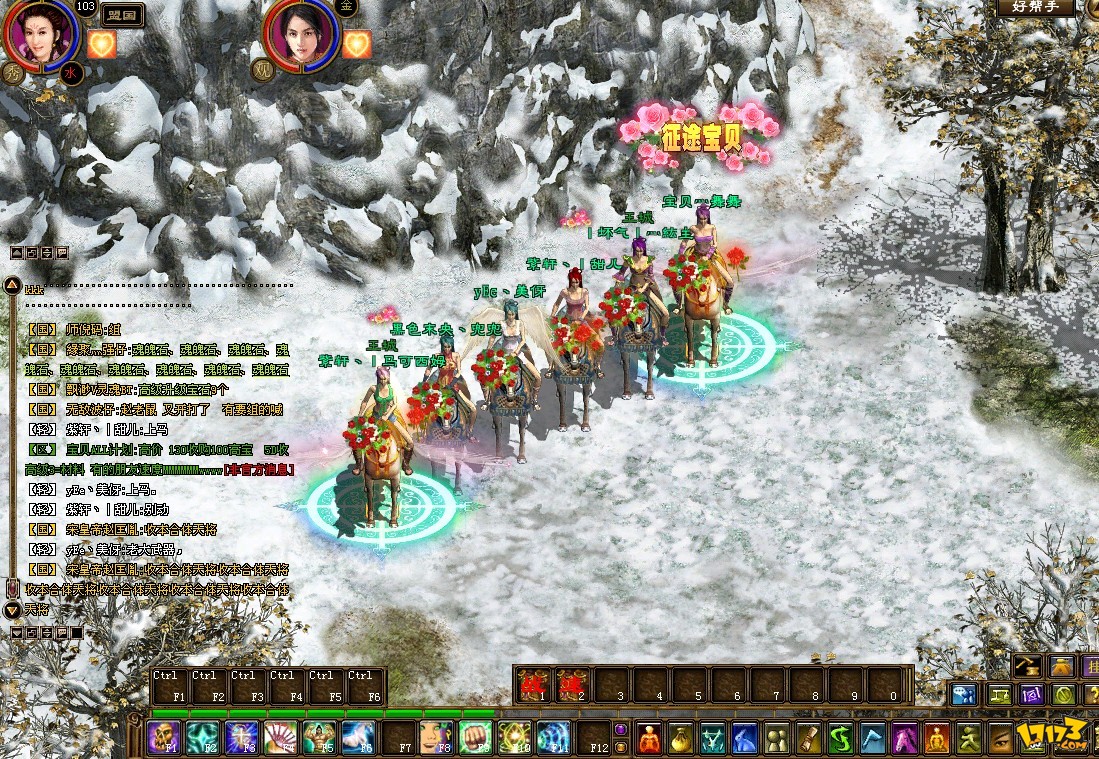Image resolution: width=1099 pixels, height=759 pixels.
Task: Activate the muscular man skill on F5
Action: point(320,737)
